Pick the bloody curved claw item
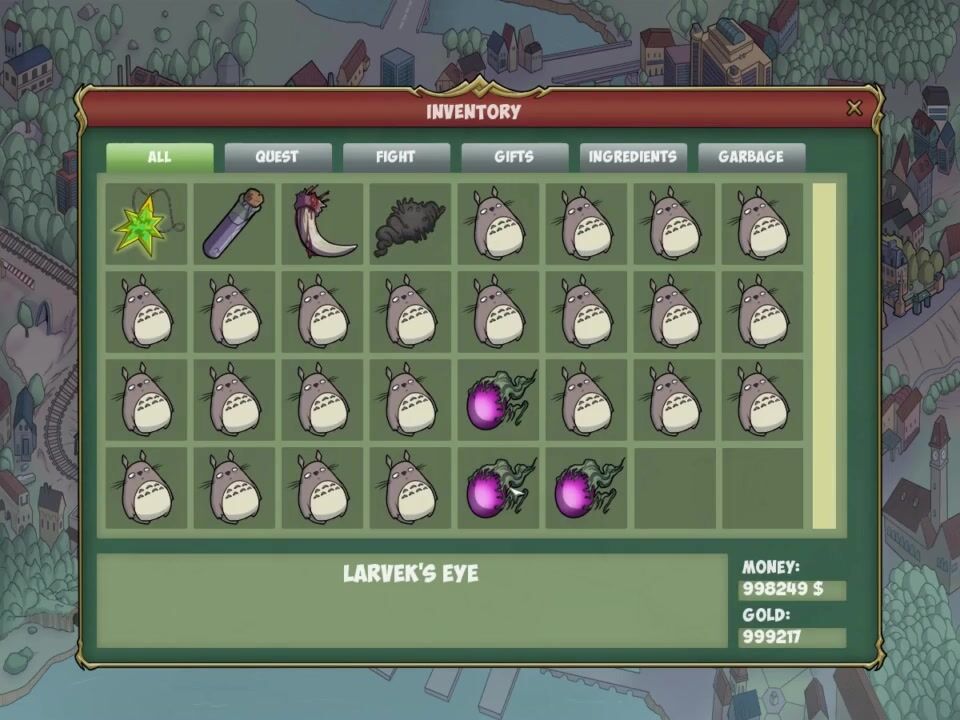 click(322, 224)
